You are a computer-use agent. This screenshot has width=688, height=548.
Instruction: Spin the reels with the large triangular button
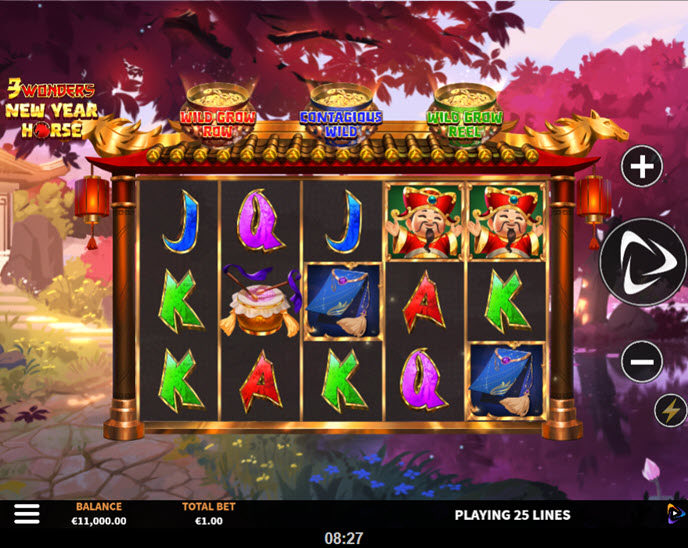644,262
